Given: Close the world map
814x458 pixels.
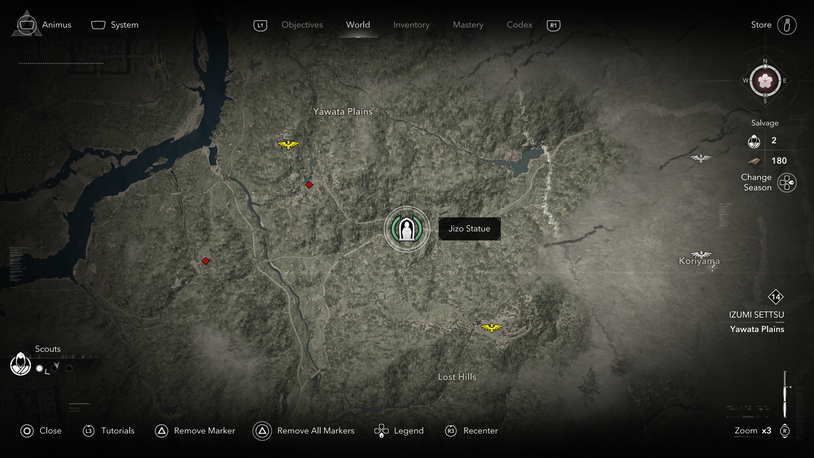Looking at the screenshot, I should 40,431.
